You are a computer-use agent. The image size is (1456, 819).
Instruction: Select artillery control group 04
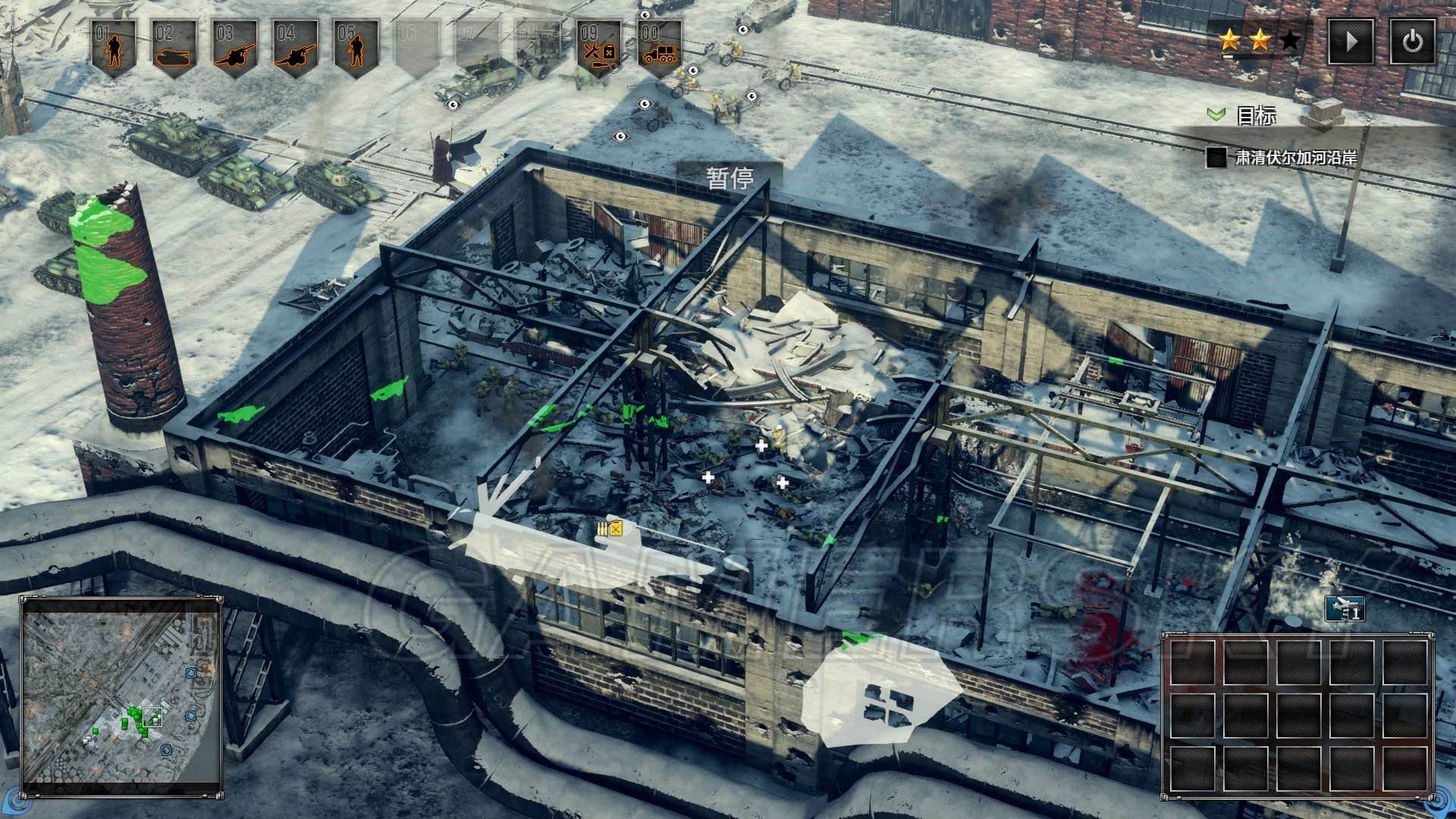coord(296,48)
